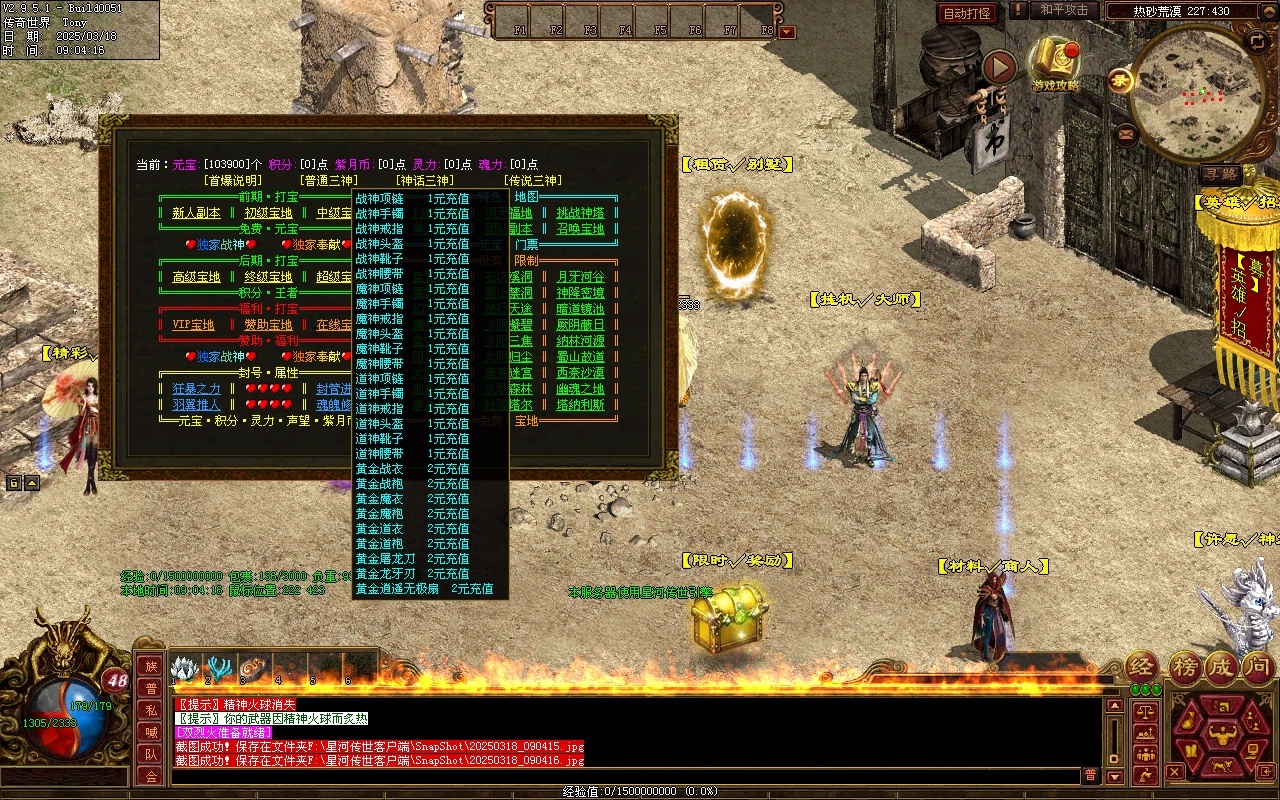Select the 高级宝地 treasure land link

coord(196,277)
